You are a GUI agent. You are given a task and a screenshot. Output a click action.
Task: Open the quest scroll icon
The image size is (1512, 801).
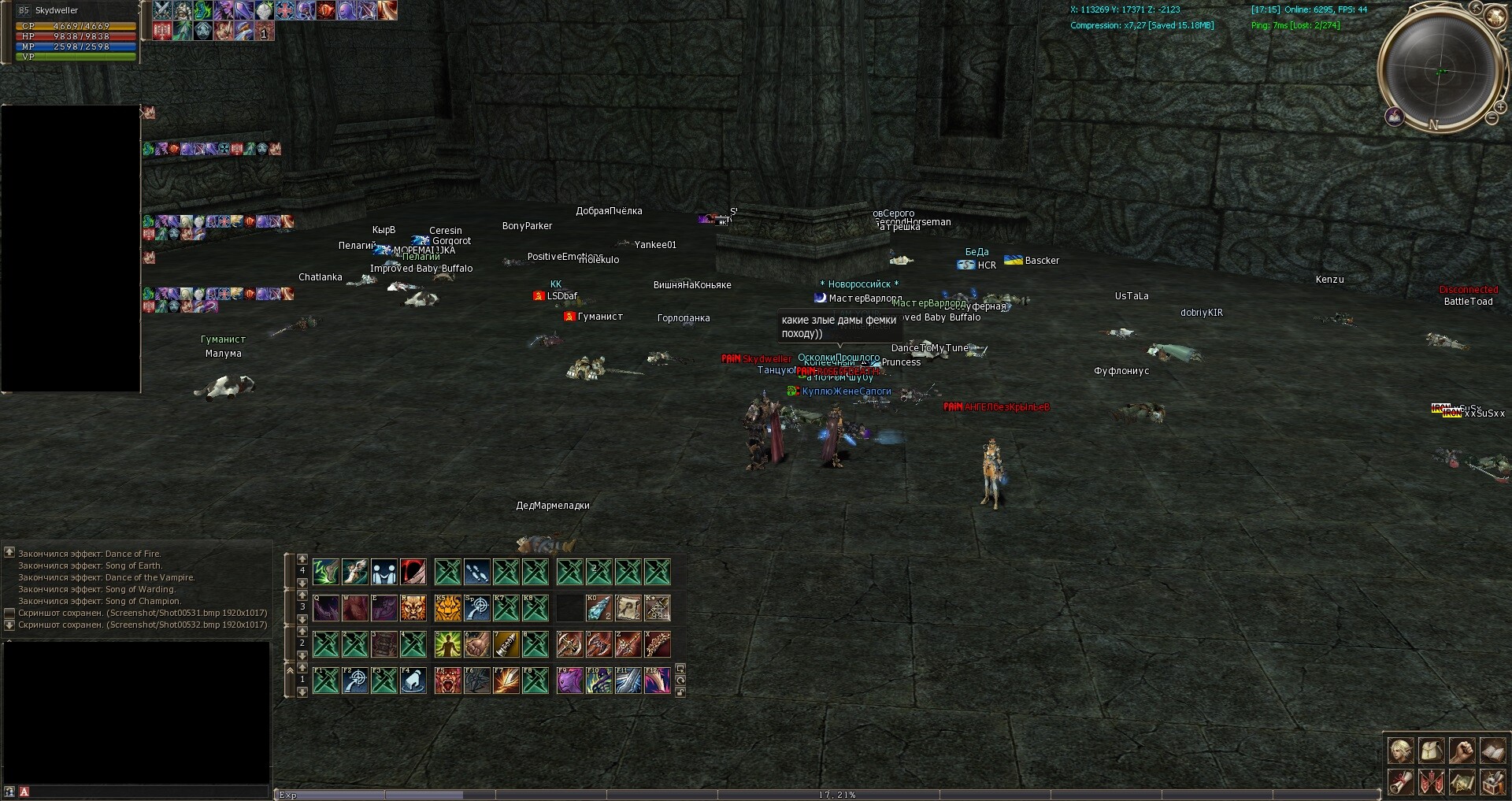pyautogui.click(x=1400, y=781)
